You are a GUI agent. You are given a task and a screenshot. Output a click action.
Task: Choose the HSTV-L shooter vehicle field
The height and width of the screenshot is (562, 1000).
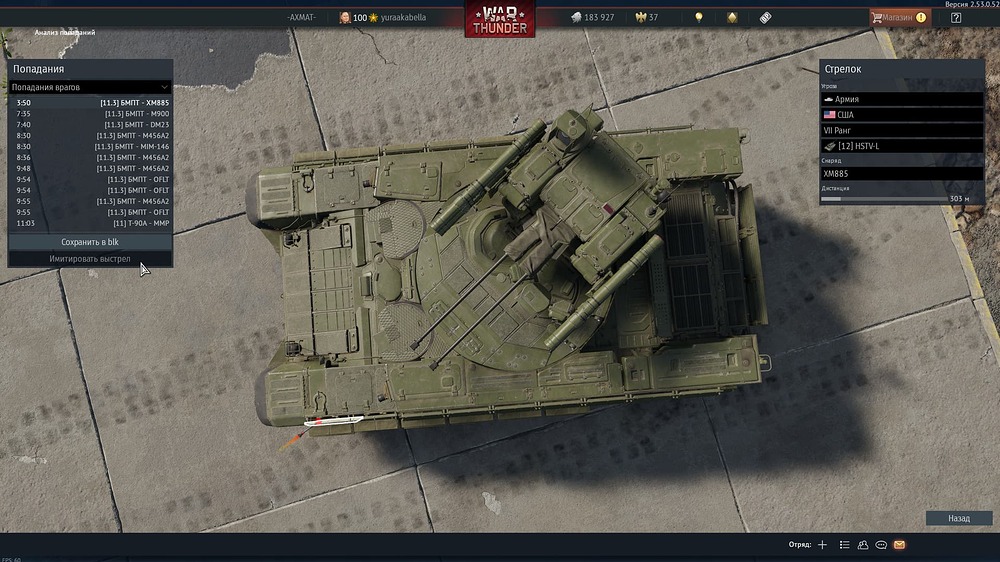[901, 146]
